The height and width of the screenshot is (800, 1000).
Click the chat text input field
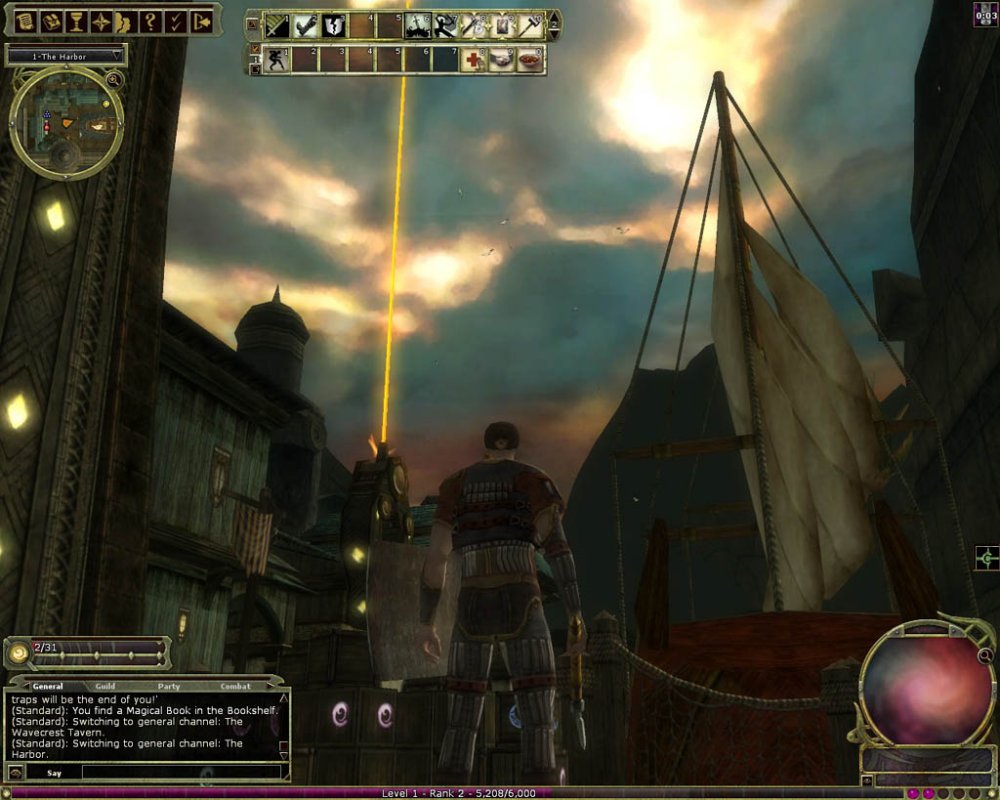point(180,772)
